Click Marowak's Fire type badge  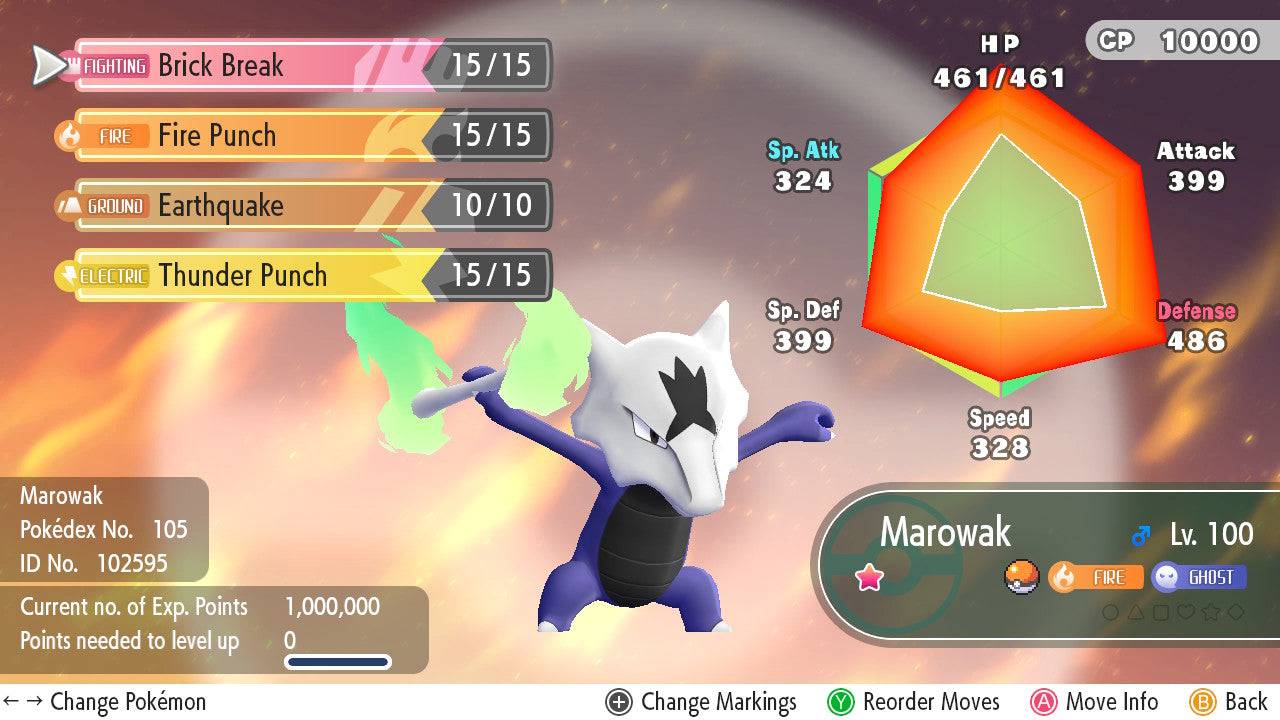tap(1097, 576)
